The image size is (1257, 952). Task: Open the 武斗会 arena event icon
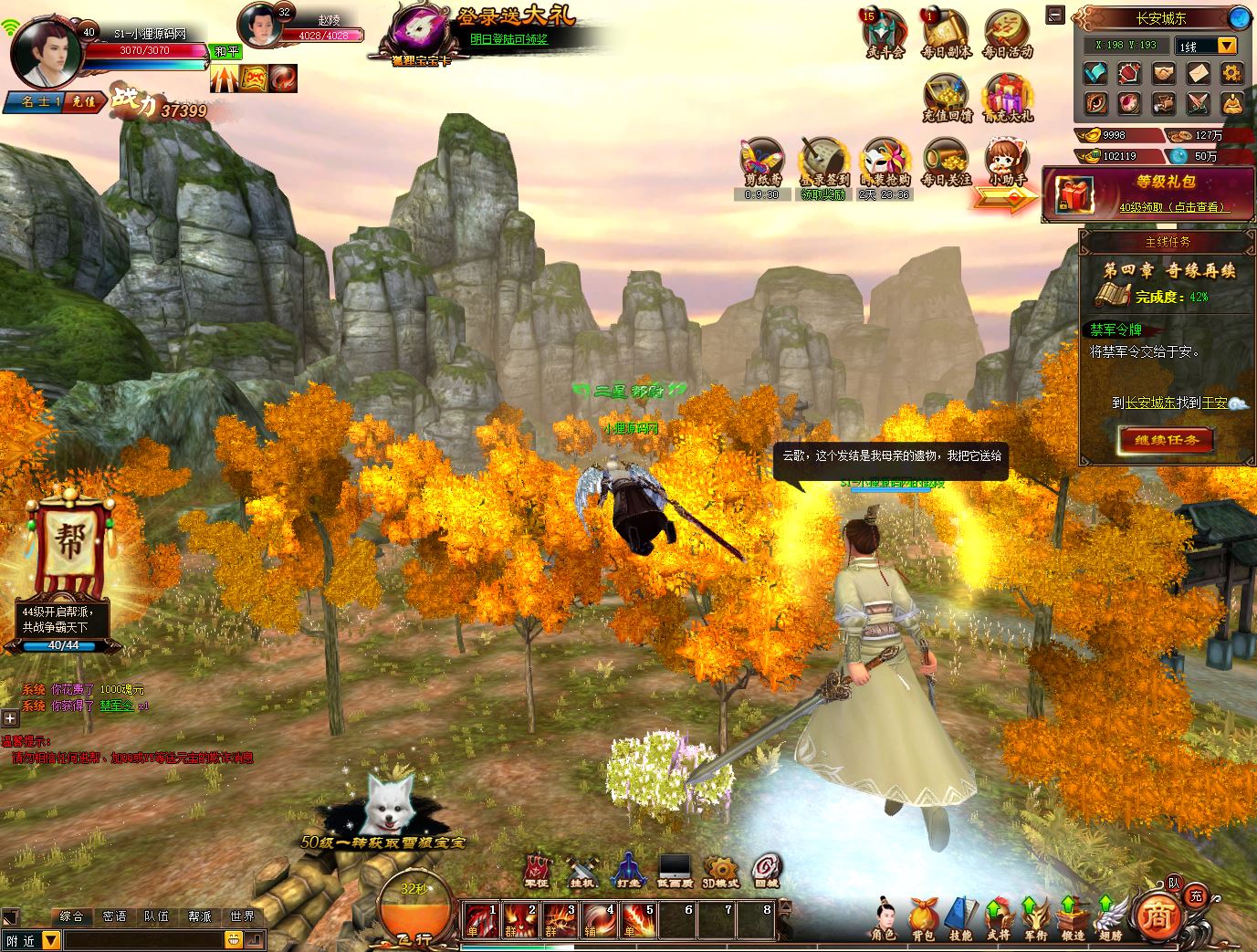coord(883,34)
